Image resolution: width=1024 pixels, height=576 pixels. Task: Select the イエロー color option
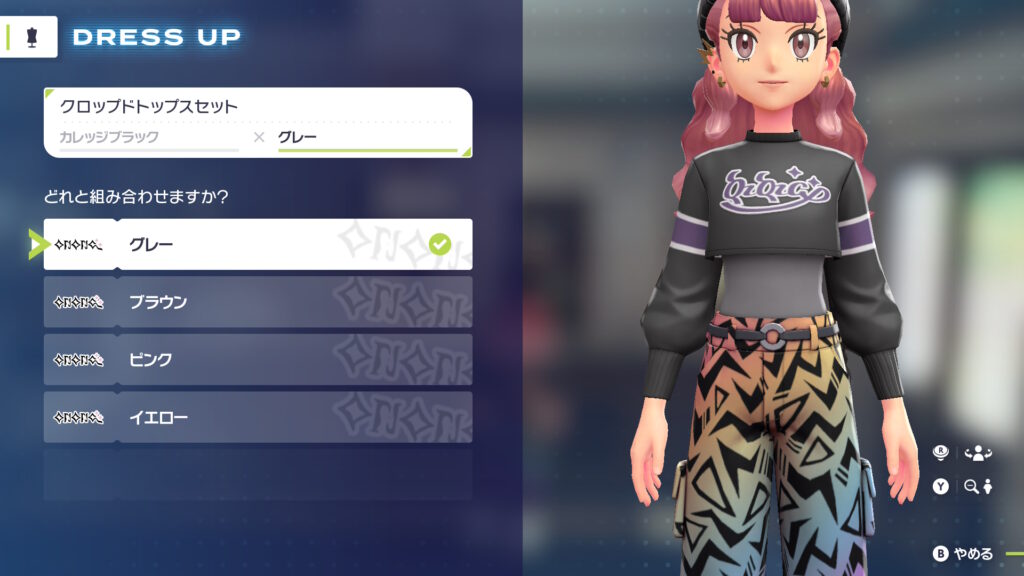click(x=258, y=417)
